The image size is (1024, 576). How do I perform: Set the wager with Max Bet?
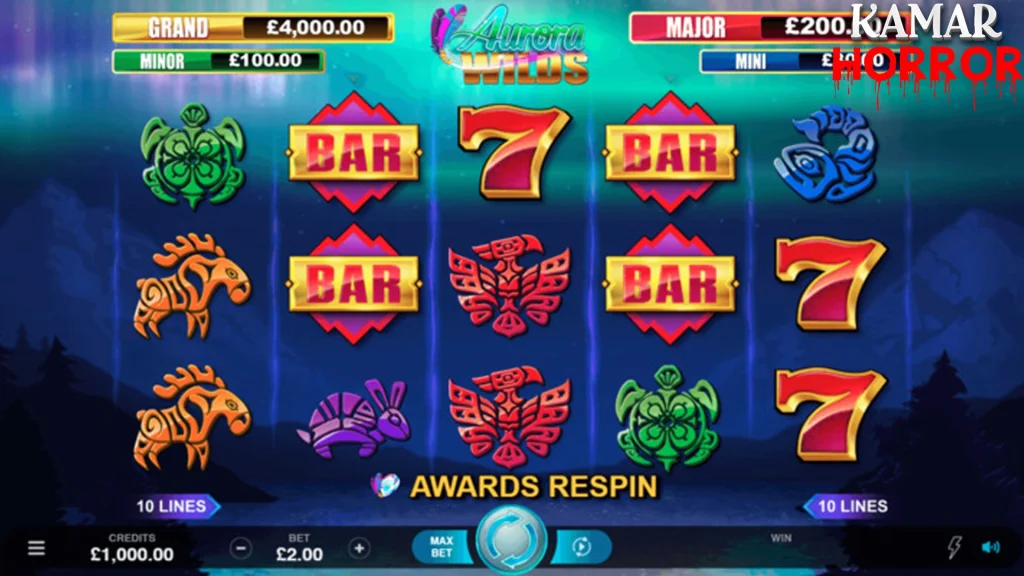(x=441, y=547)
